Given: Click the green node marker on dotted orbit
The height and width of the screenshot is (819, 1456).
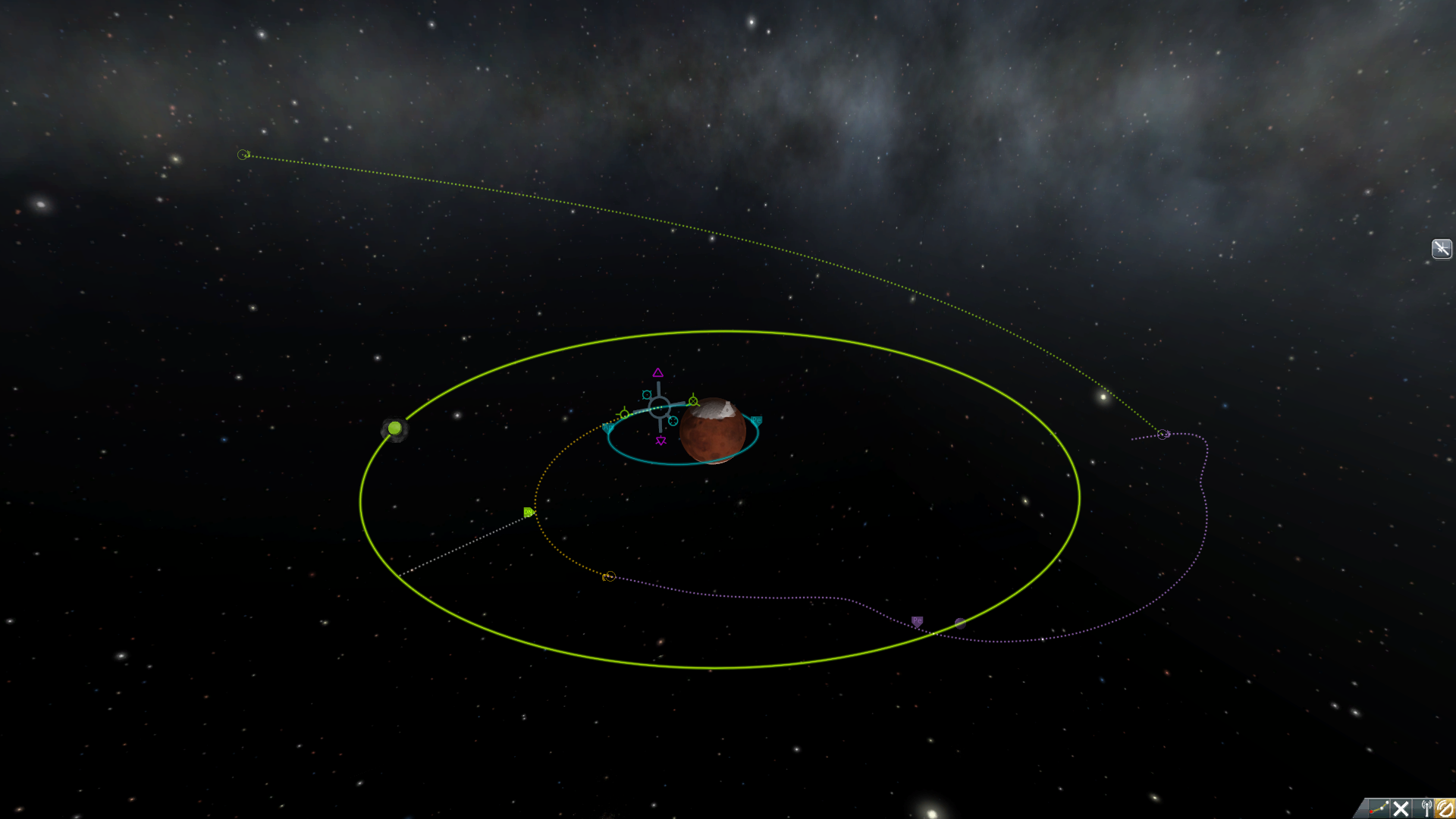Looking at the screenshot, I should pyautogui.click(x=529, y=513).
